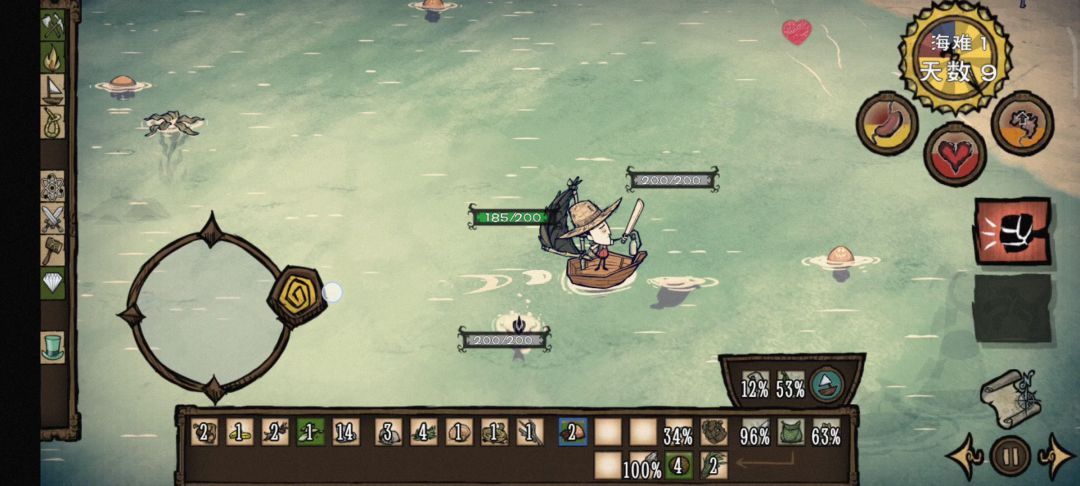The height and width of the screenshot is (486, 1080).
Task: Switch to the Nautical sailboat crafting tab
Action: (x=52, y=90)
